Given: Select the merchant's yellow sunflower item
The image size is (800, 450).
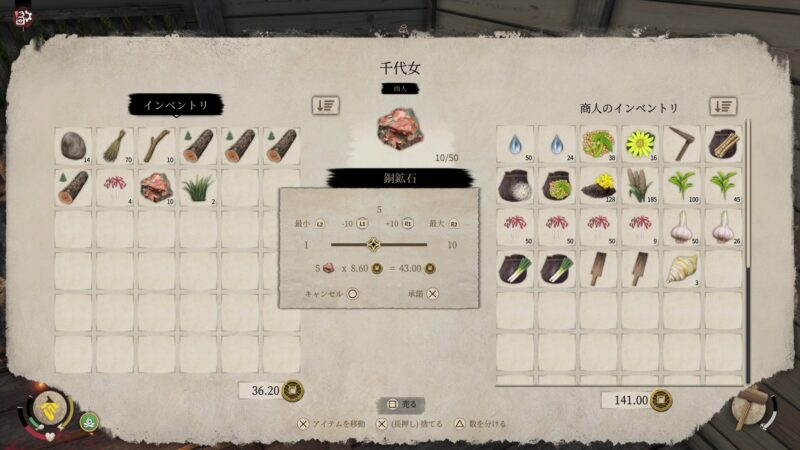Looking at the screenshot, I should (640, 145).
